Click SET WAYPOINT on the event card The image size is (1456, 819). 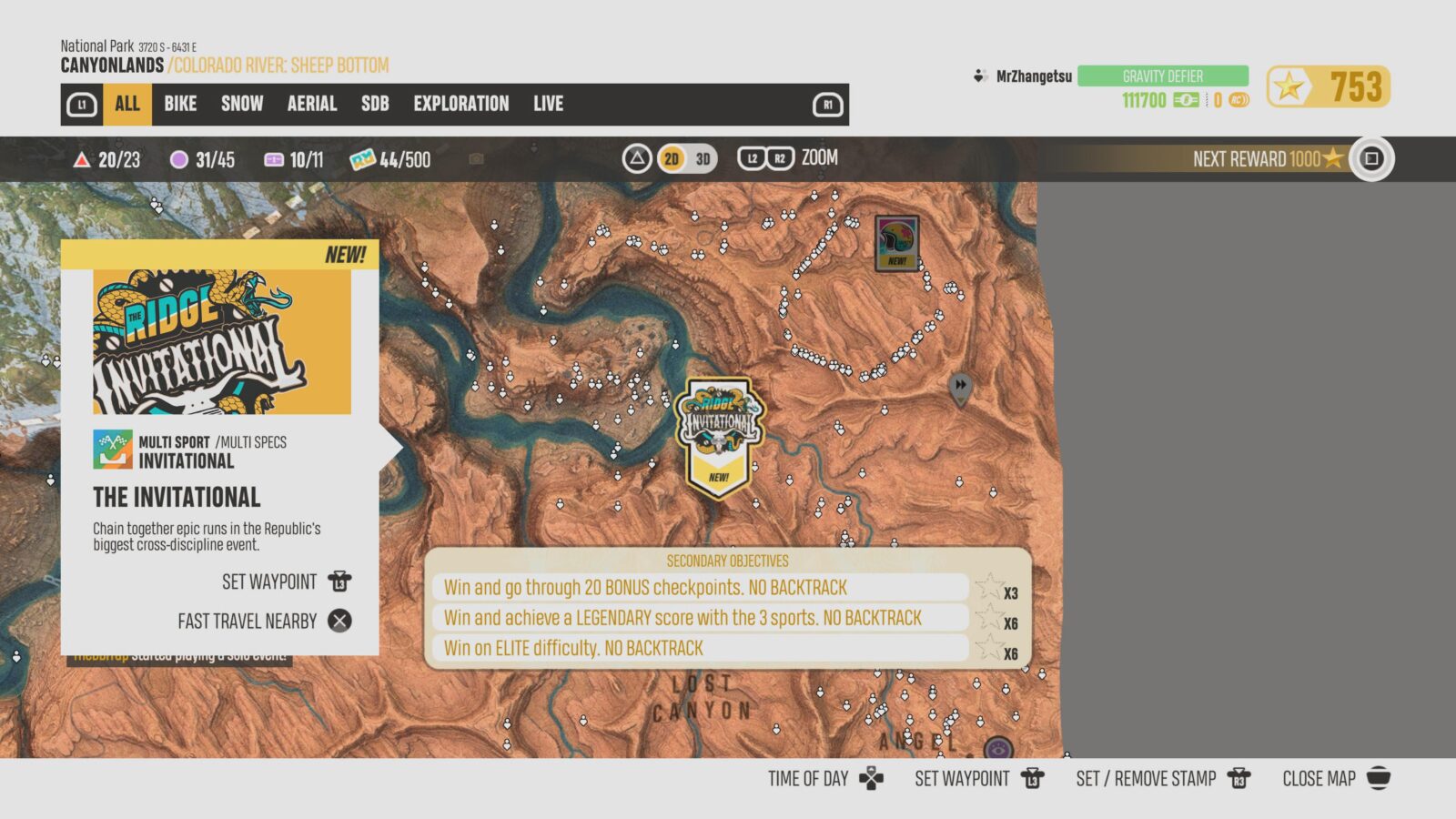pyautogui.click(x=267, y=581)
